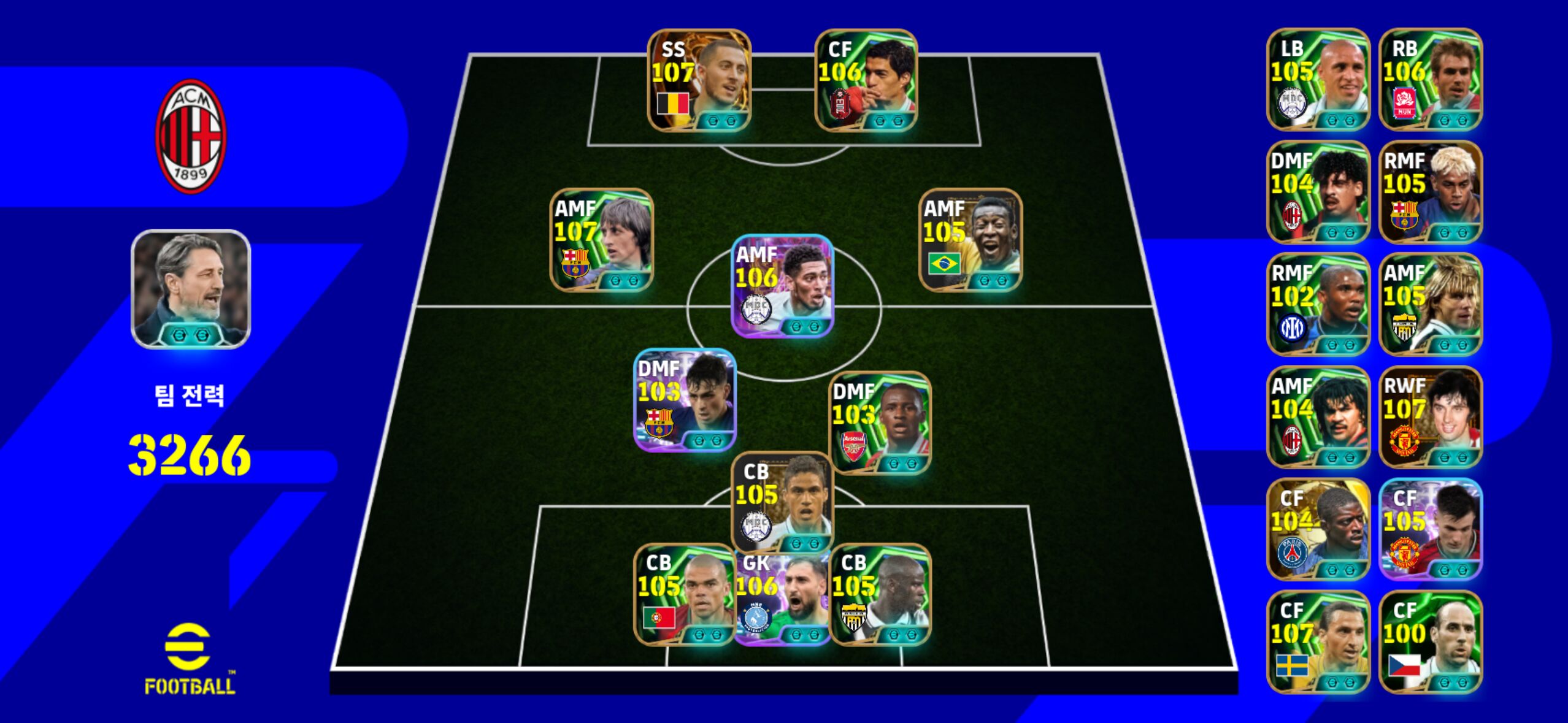The image size is (1568, 723).
Task: Select the AMF 104 bench card with Milan badge
Action: 1318,417
